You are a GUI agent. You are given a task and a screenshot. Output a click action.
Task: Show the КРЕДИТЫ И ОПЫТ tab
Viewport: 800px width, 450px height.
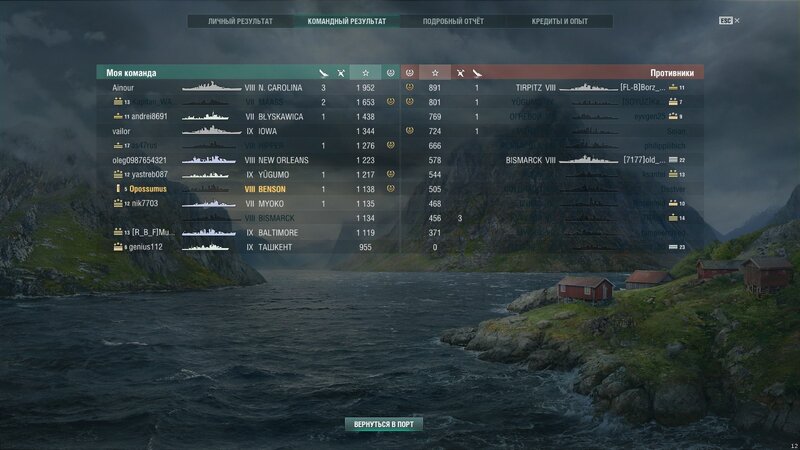(559, 20)
